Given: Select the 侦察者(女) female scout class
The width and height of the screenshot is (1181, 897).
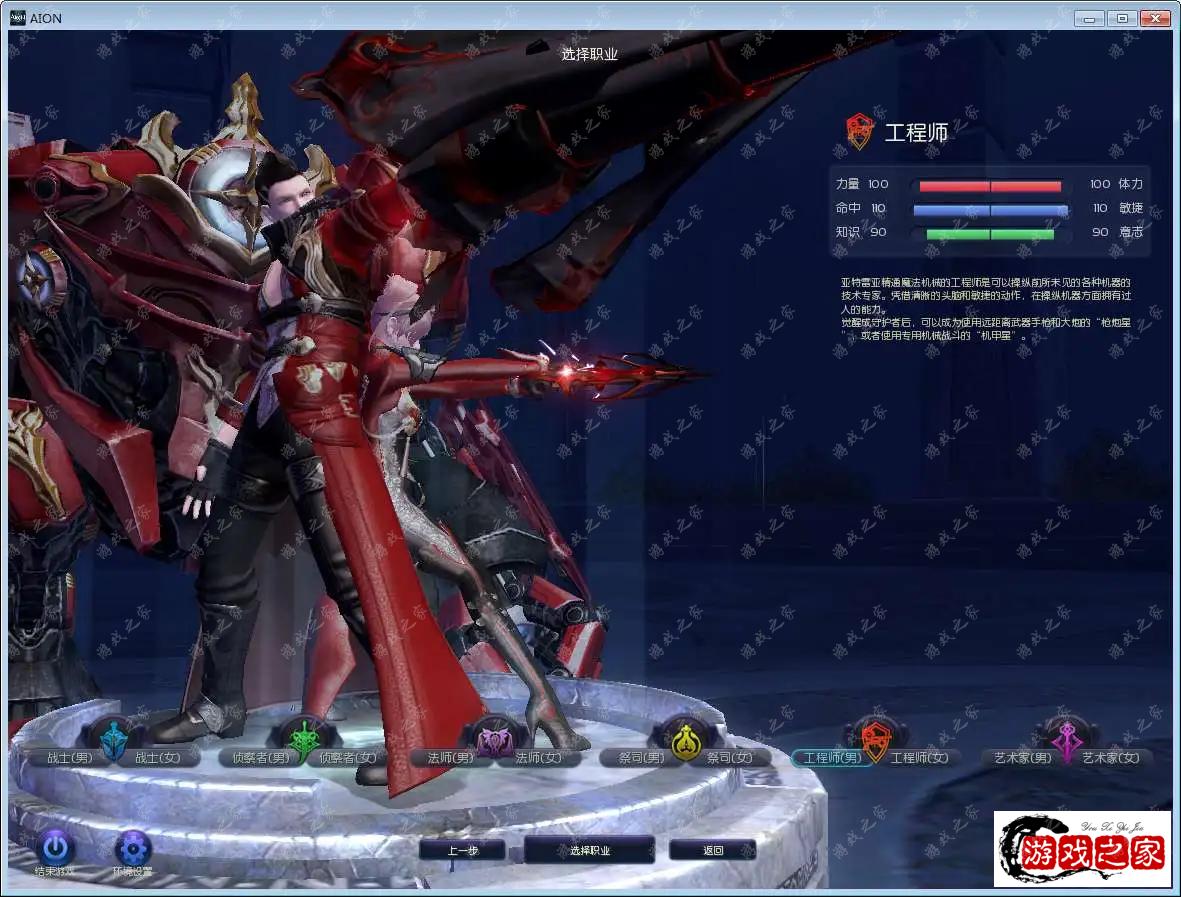Looking at the screenshot, I should coord(348,758).
